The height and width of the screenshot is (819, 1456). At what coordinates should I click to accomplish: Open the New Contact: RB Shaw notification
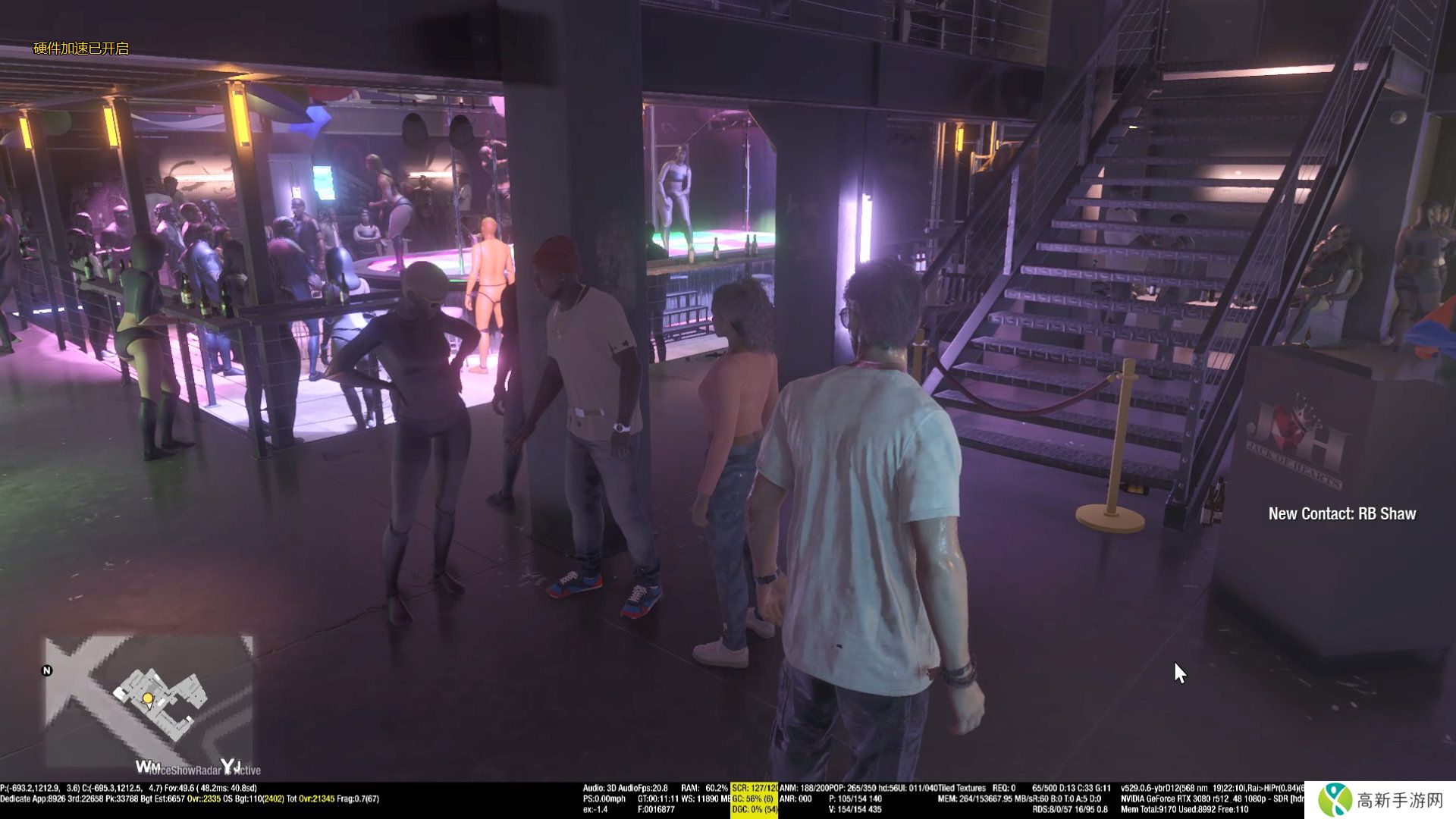coord(1342,513)
